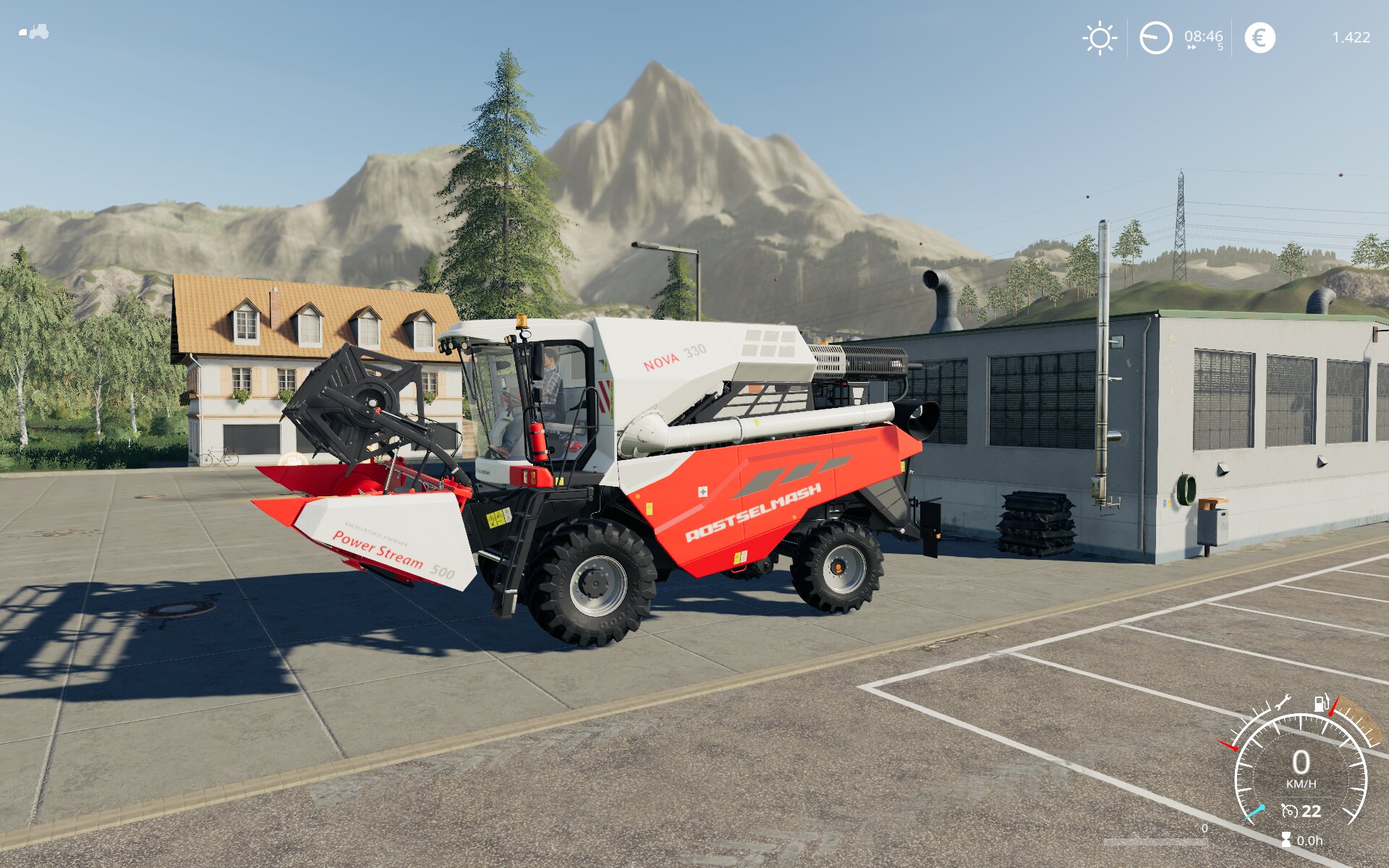Click the sunny weather icon
Screen dimensions: 1389x868
pos(1100,38)
